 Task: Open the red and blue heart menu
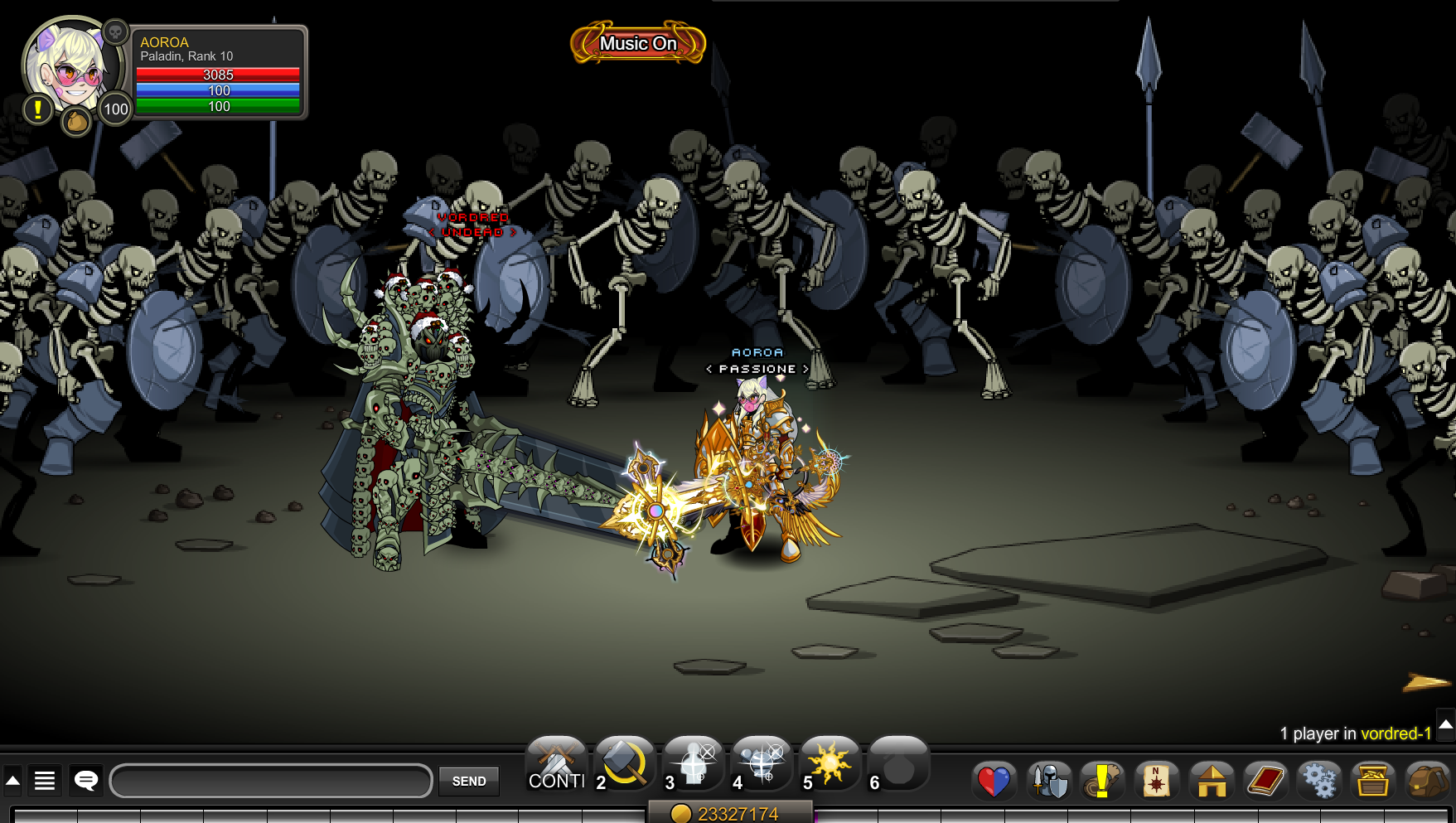994,781
